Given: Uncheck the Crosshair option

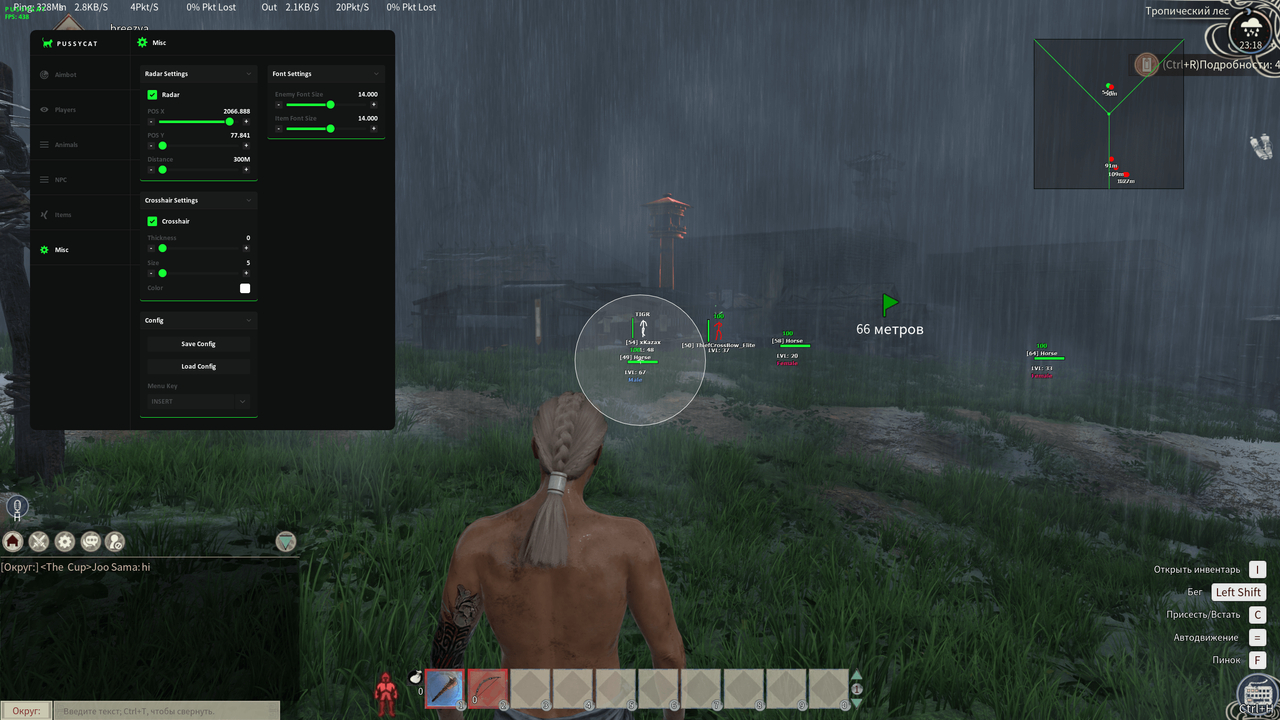Looking at the screenshot, I should coord(150,221).
